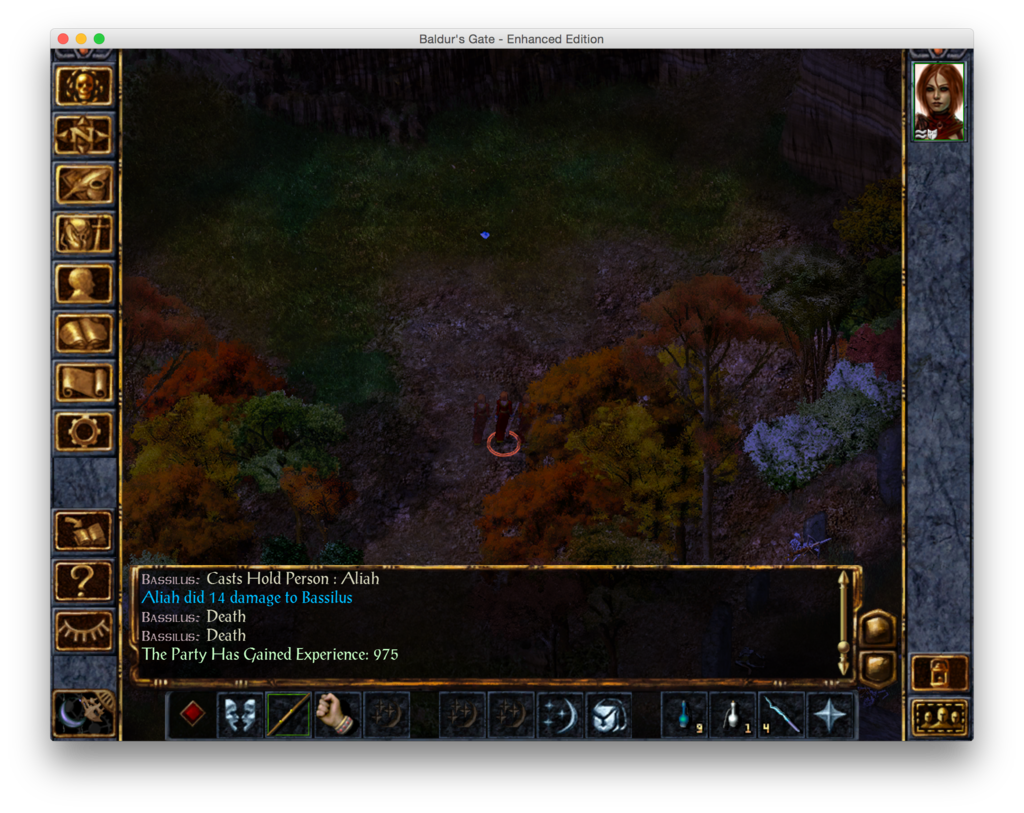Image resolution: width=1024 pixels, height=813 pixels.
Task: Click the padlock button
Action: (x=939, y=673)
